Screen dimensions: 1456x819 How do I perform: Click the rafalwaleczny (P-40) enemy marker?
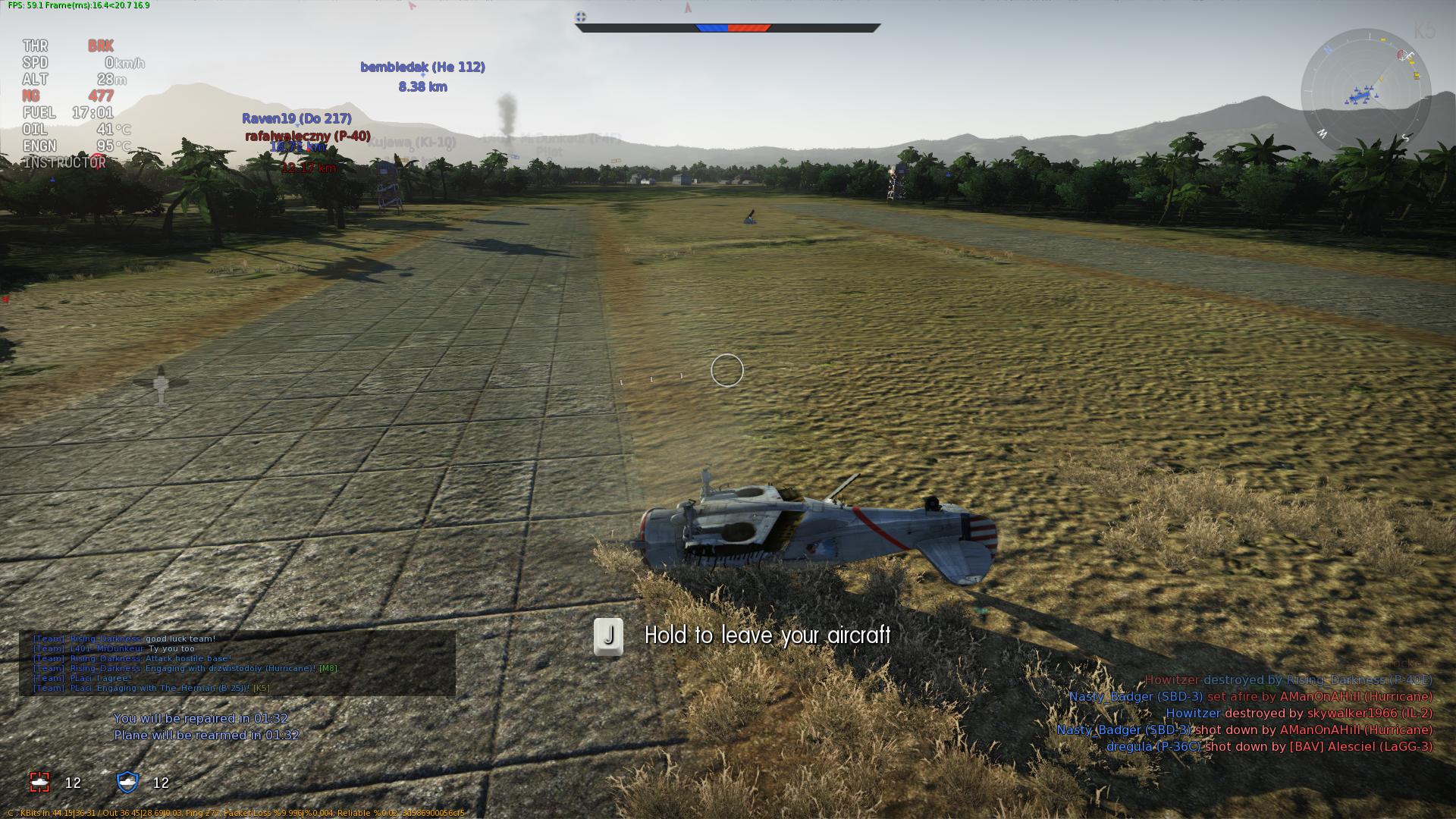pos(308,136)
